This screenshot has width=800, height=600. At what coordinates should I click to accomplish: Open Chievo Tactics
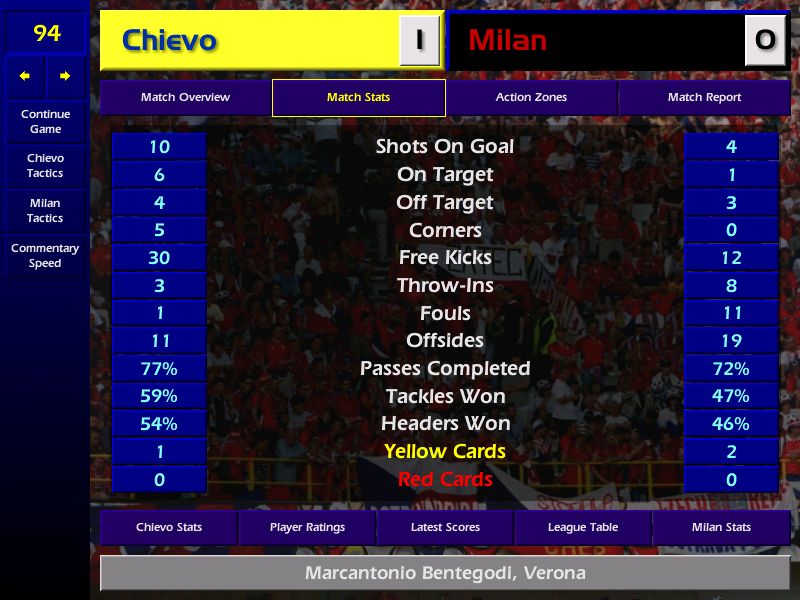point(45,166)
